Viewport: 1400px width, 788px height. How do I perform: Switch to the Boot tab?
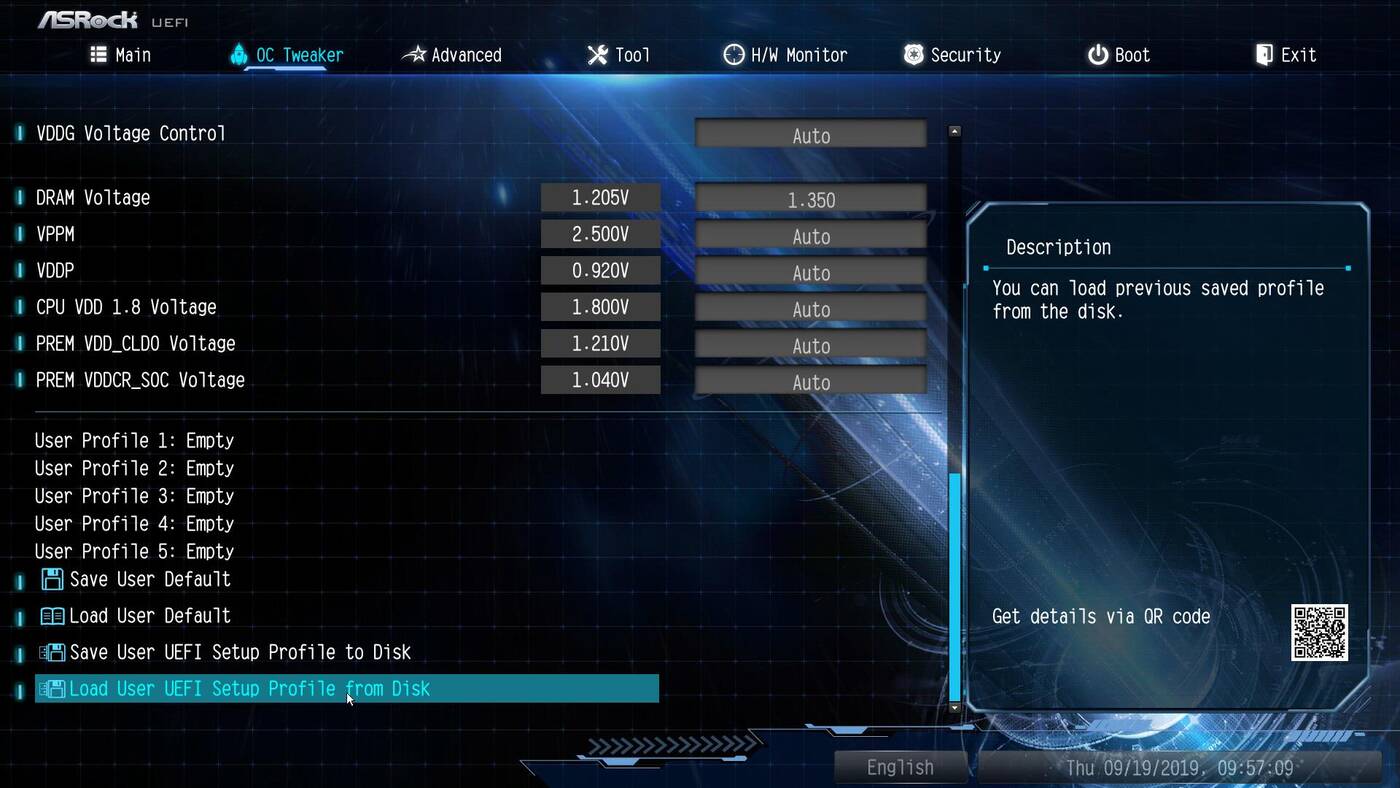[1119, 55]
